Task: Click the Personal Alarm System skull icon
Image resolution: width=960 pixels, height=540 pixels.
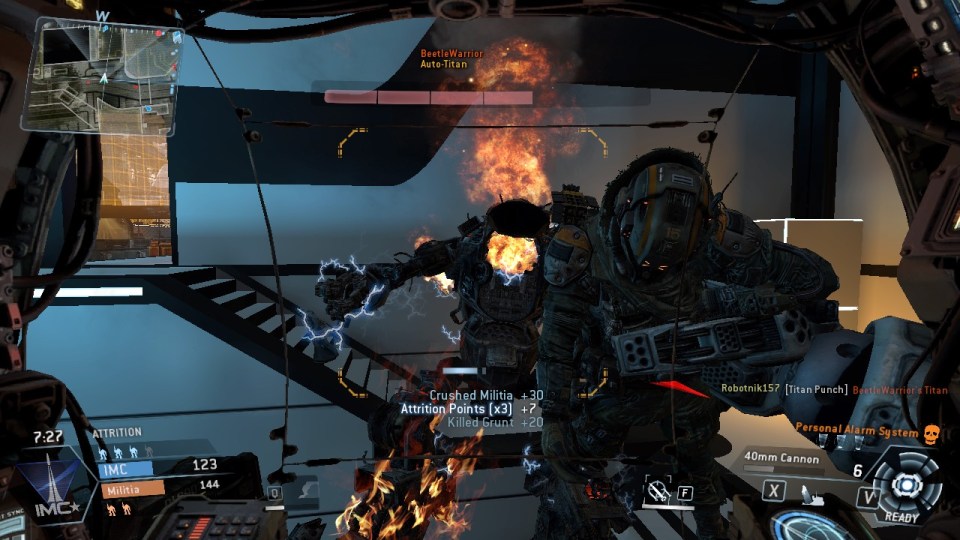Action: (x=932, y=432)
